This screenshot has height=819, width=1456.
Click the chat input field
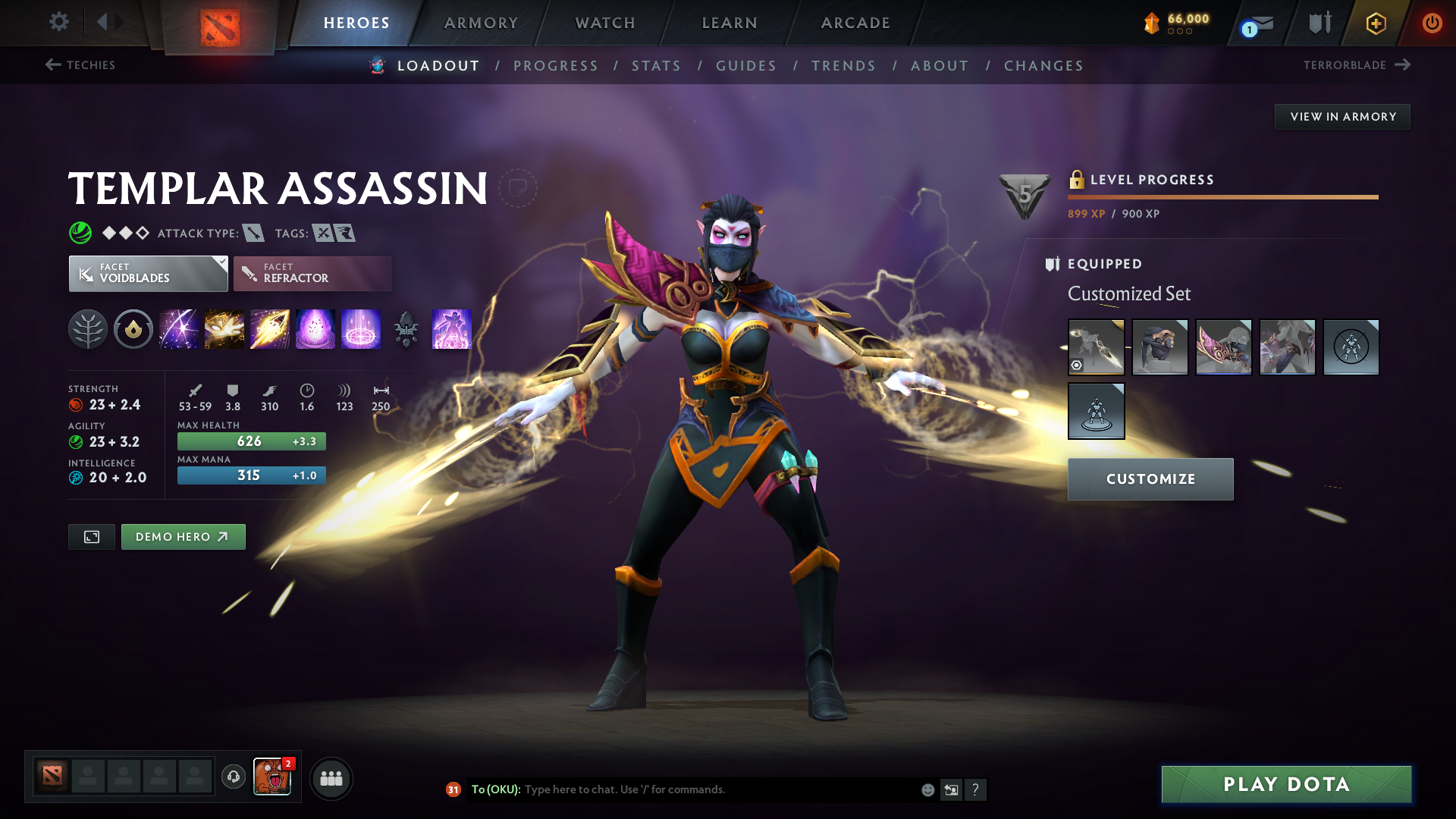(x=720, y=789)
